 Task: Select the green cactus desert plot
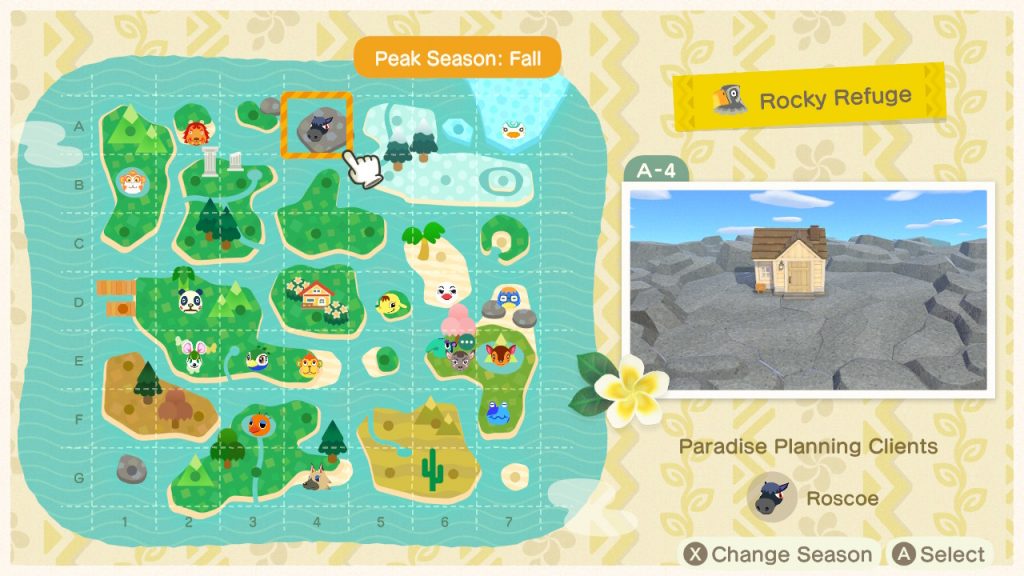[433, 470]
